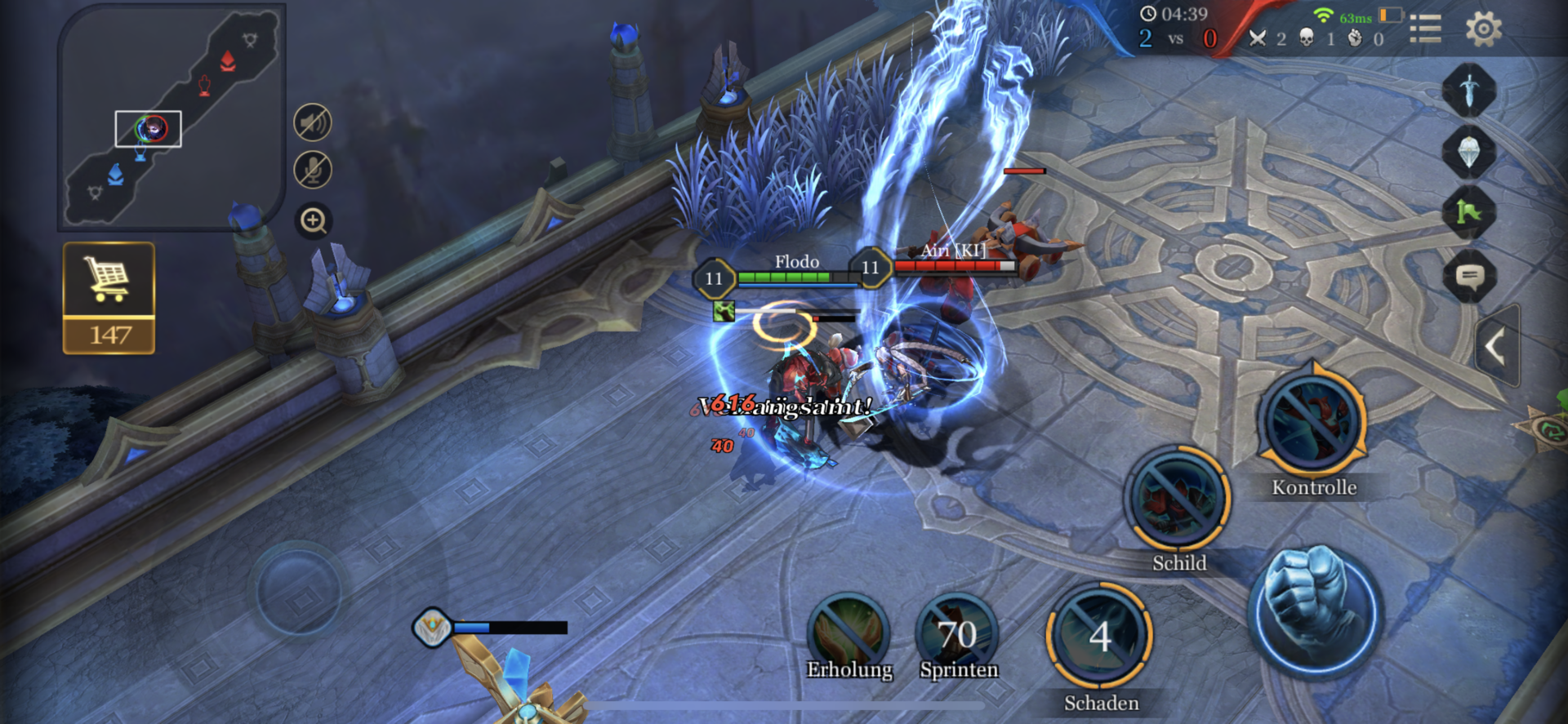Send the sword attack signal

click(x=1468, y=90)
